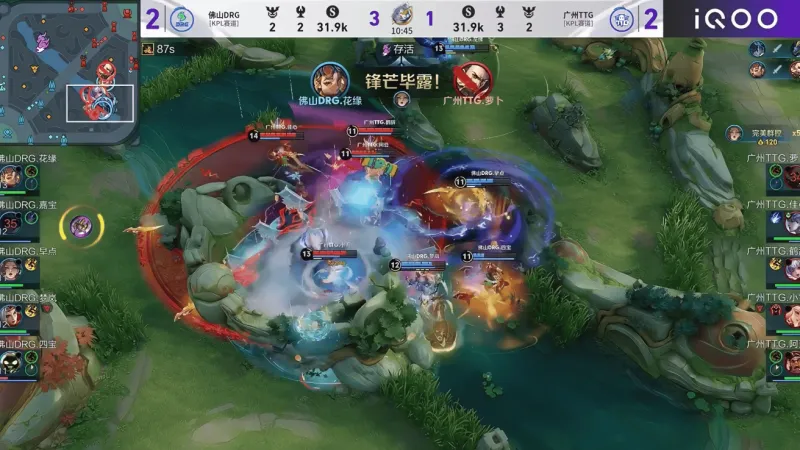Click the 87s buff timer icon
The height and width of the screenshot is (450, 800).
pyautogui.click(x=148, y=48)
